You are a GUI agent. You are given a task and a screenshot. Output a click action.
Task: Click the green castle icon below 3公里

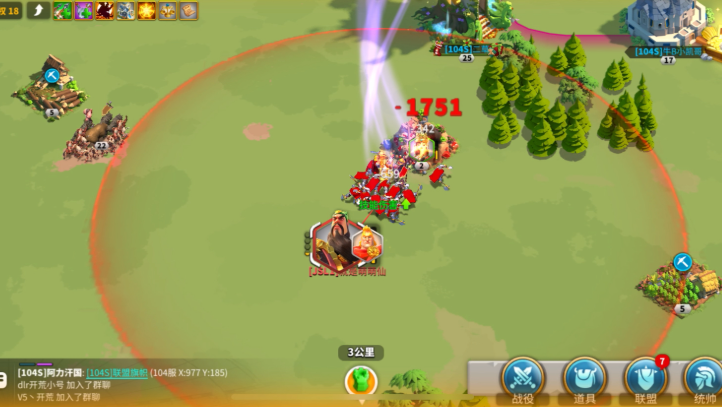pos(360,380)
